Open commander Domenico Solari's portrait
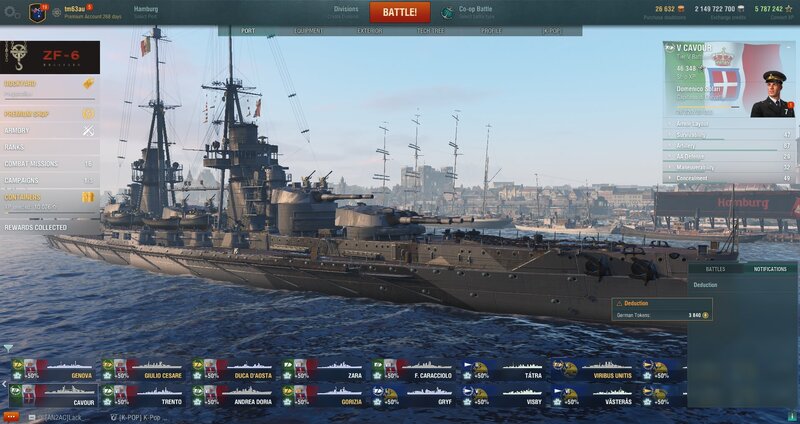Image resolution: width=800 pixels, height=424 pixels. 771,93
